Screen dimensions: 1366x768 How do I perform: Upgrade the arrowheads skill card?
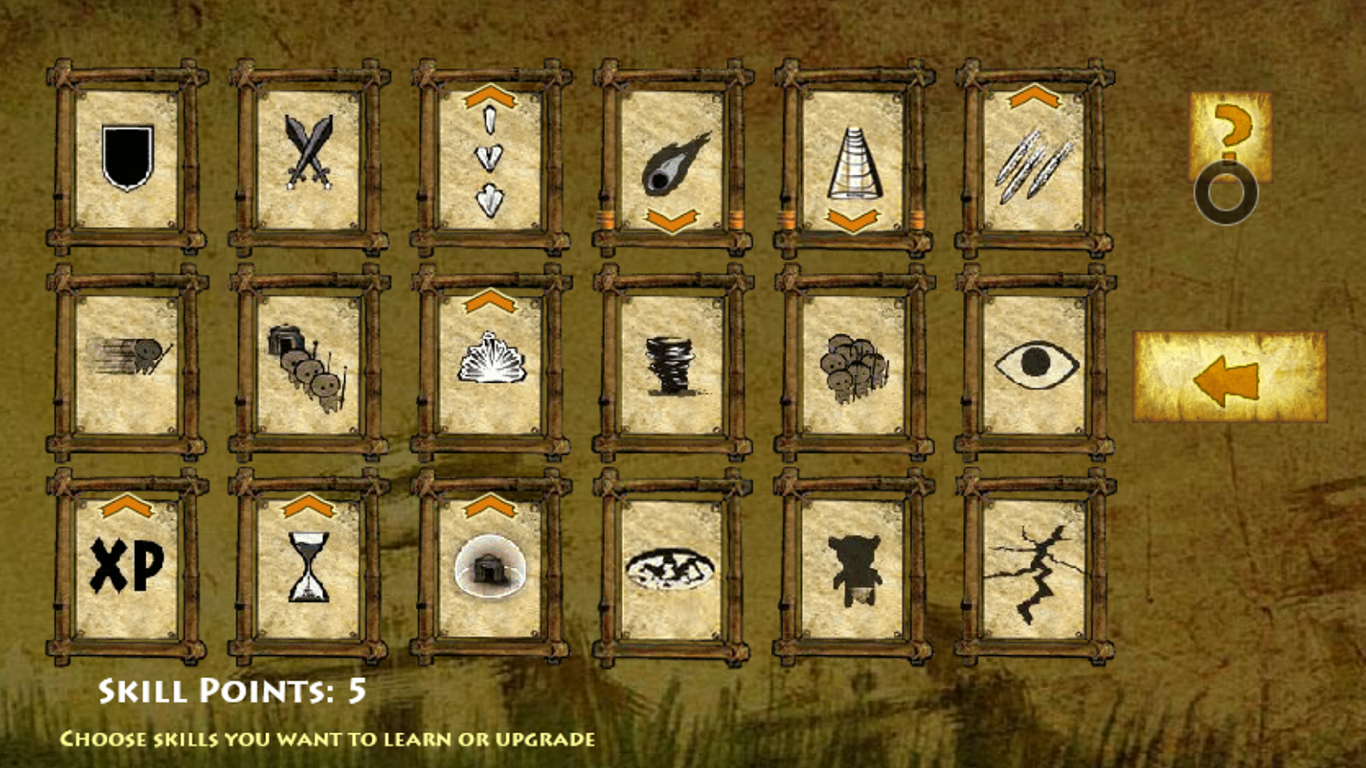tap(490, 158)
